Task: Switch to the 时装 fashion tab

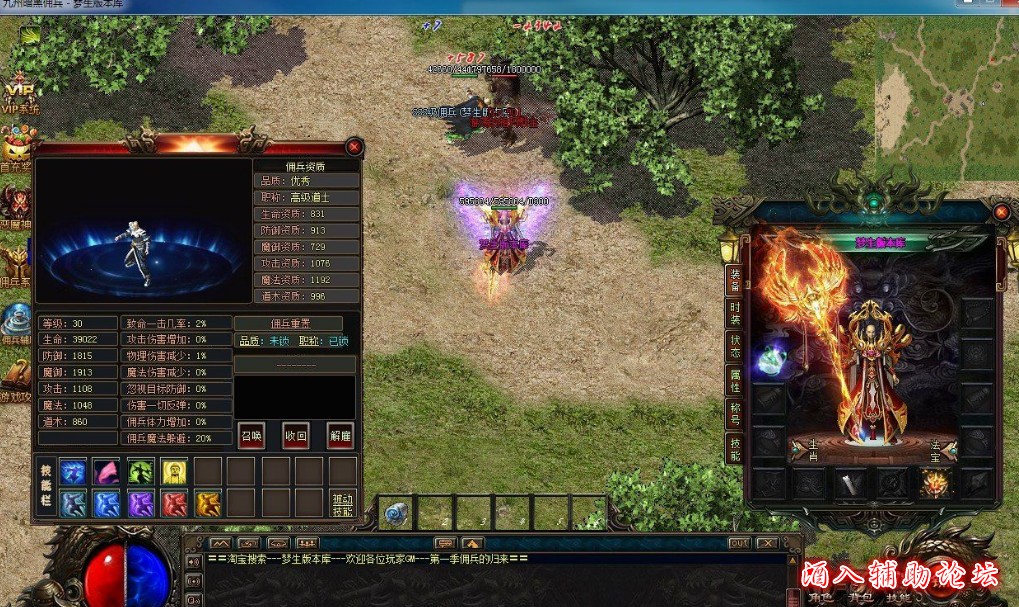Action: (x=735, y=313)
